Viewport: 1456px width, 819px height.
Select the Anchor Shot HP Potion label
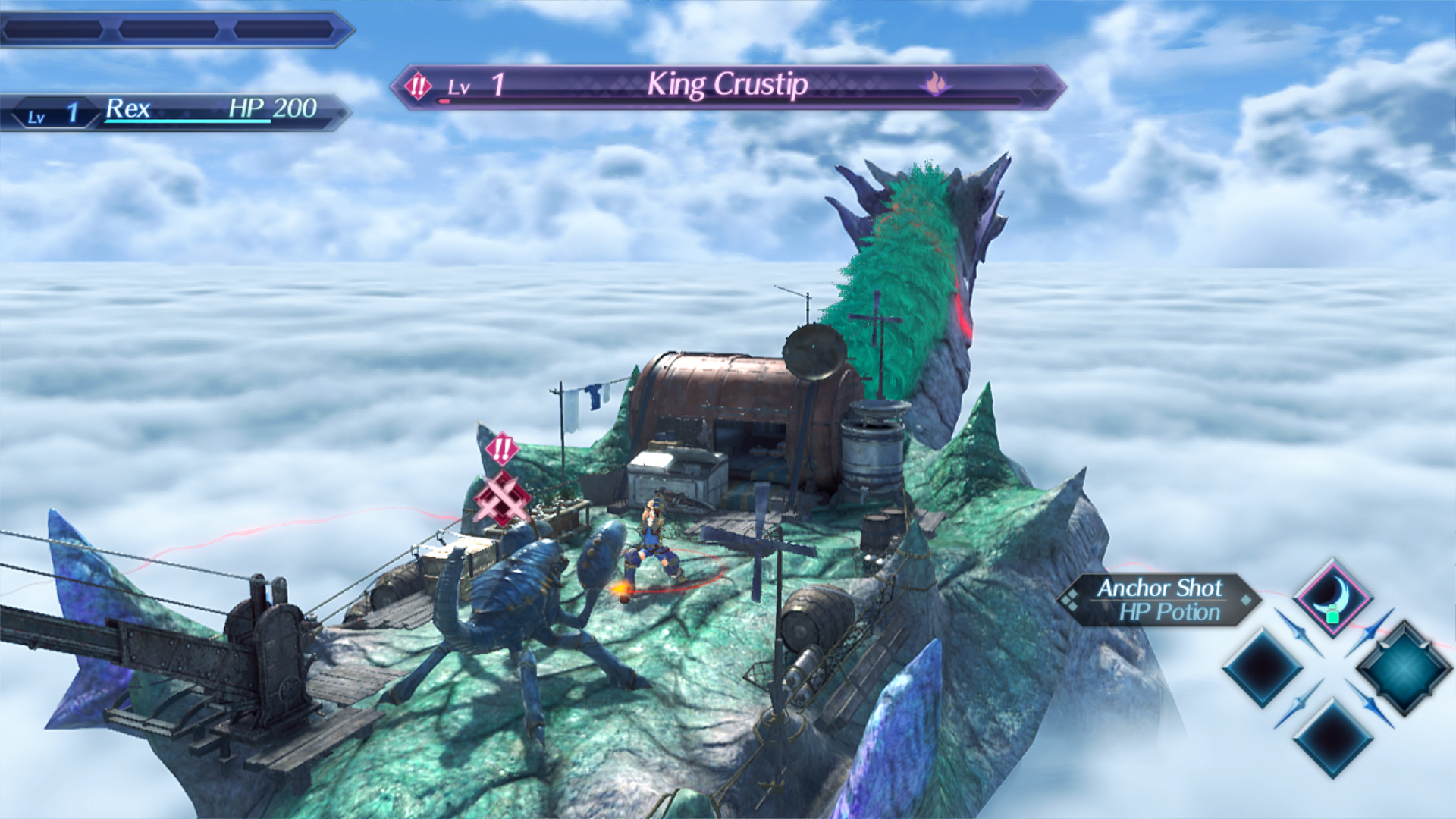click(1159, 599)
